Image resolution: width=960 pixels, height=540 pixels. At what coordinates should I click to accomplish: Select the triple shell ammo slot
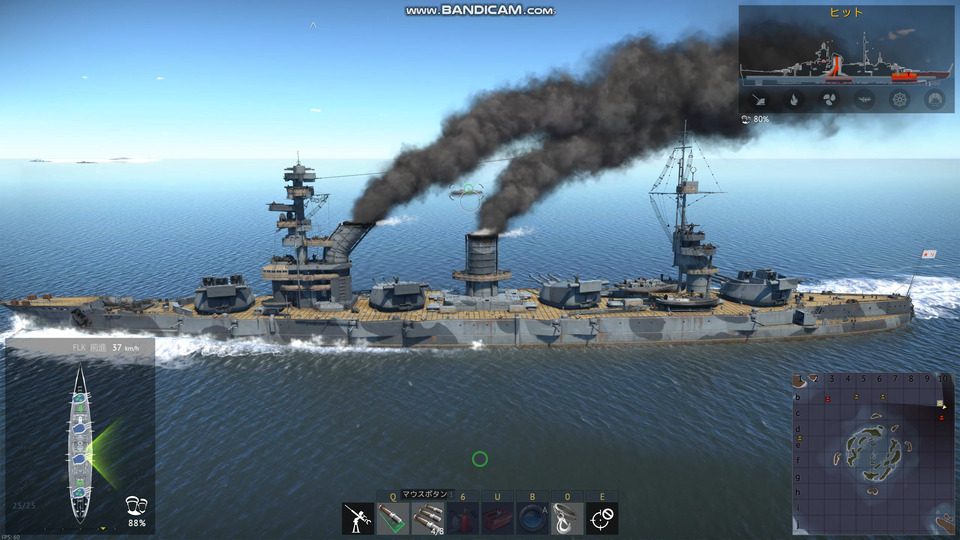click(x=428, y=518)
